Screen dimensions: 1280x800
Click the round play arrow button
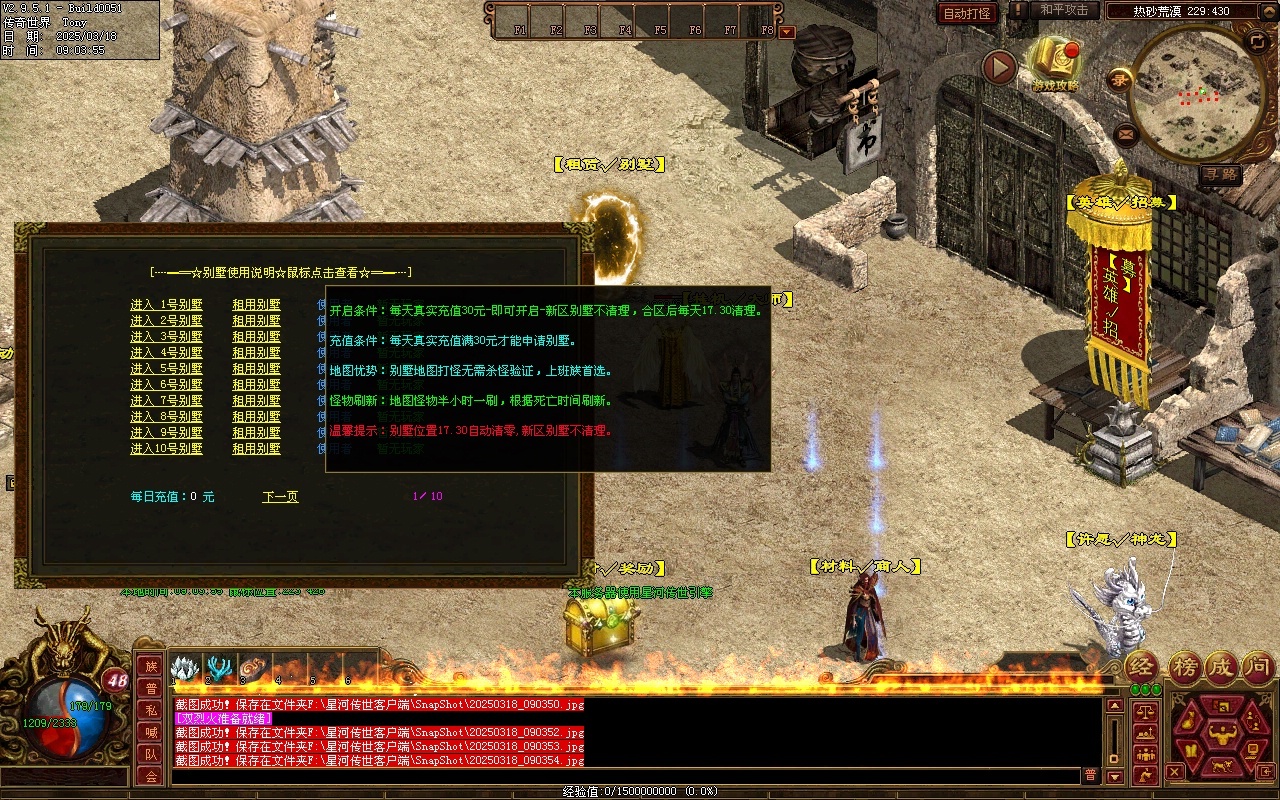(998, 68)
